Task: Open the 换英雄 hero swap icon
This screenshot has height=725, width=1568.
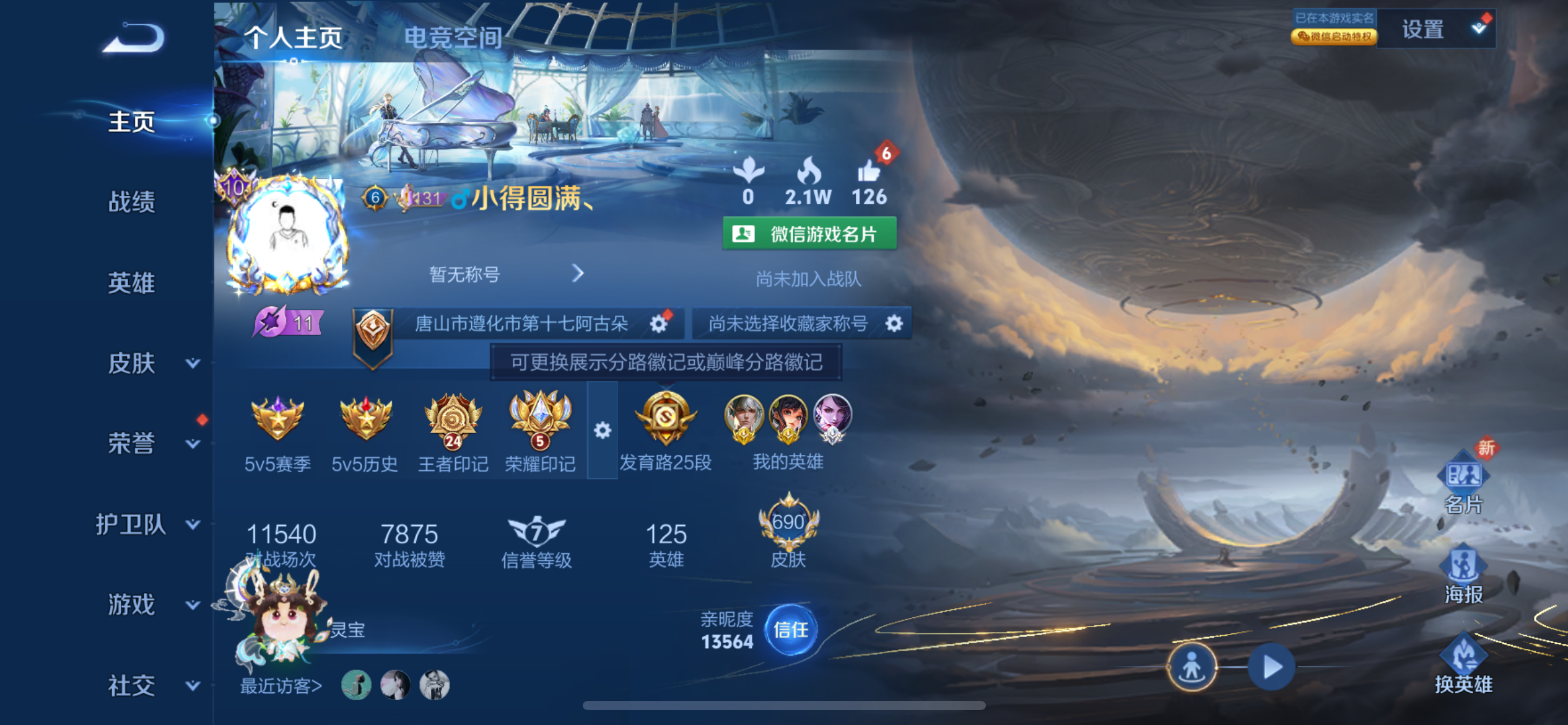Action: click(x=1463, y=654)
